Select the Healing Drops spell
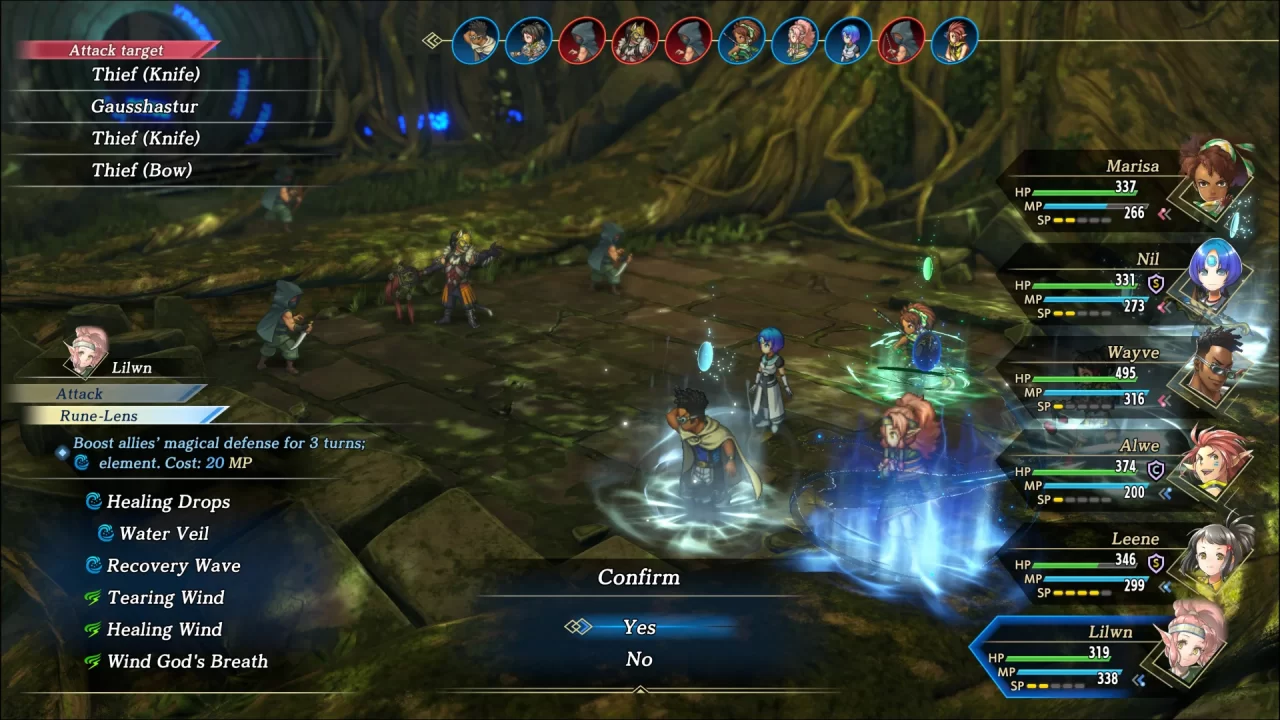Screen dimensions: 1280x720 point(168,502)
